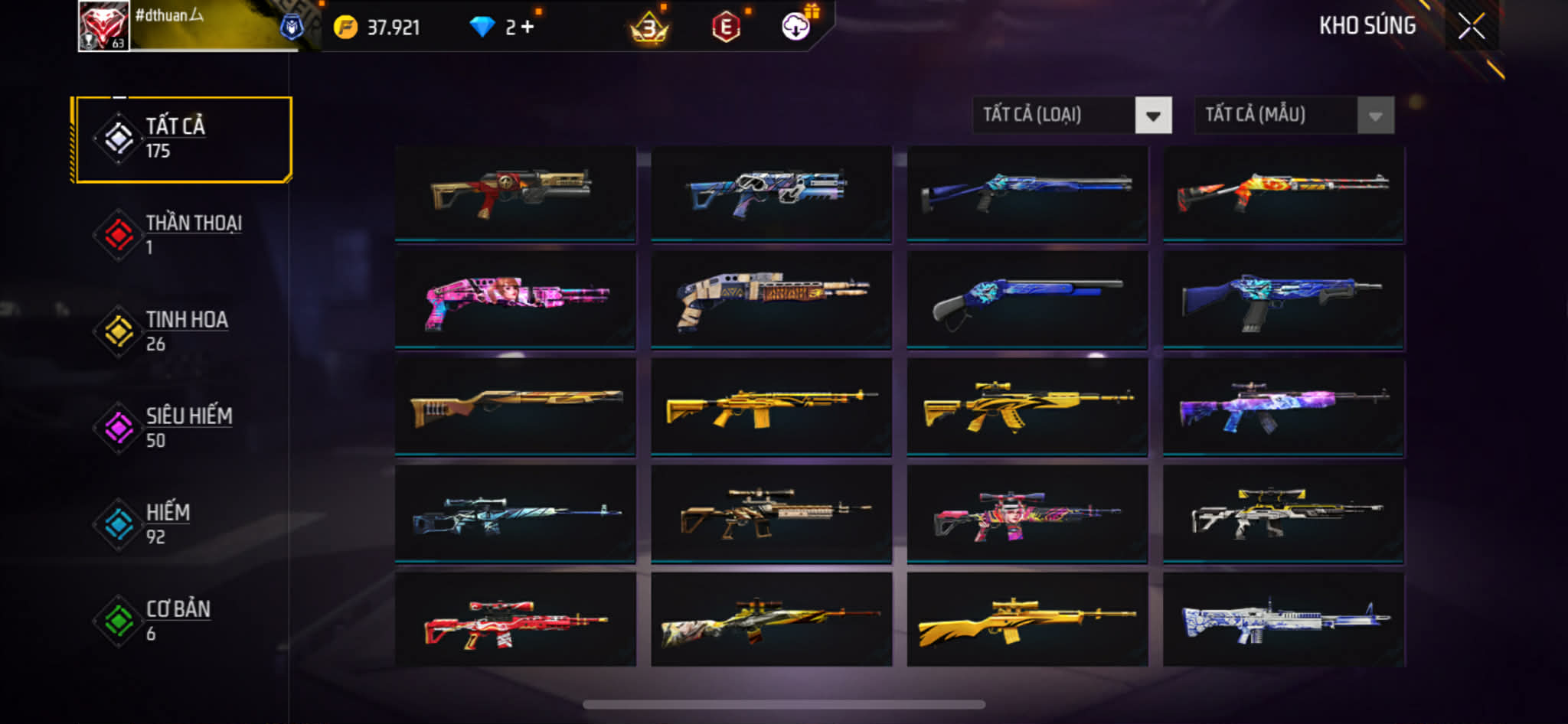The height and width of the screenshot is (724, 1568).
Task: Open the cloud download icon with gift
Action: point(796,27)
